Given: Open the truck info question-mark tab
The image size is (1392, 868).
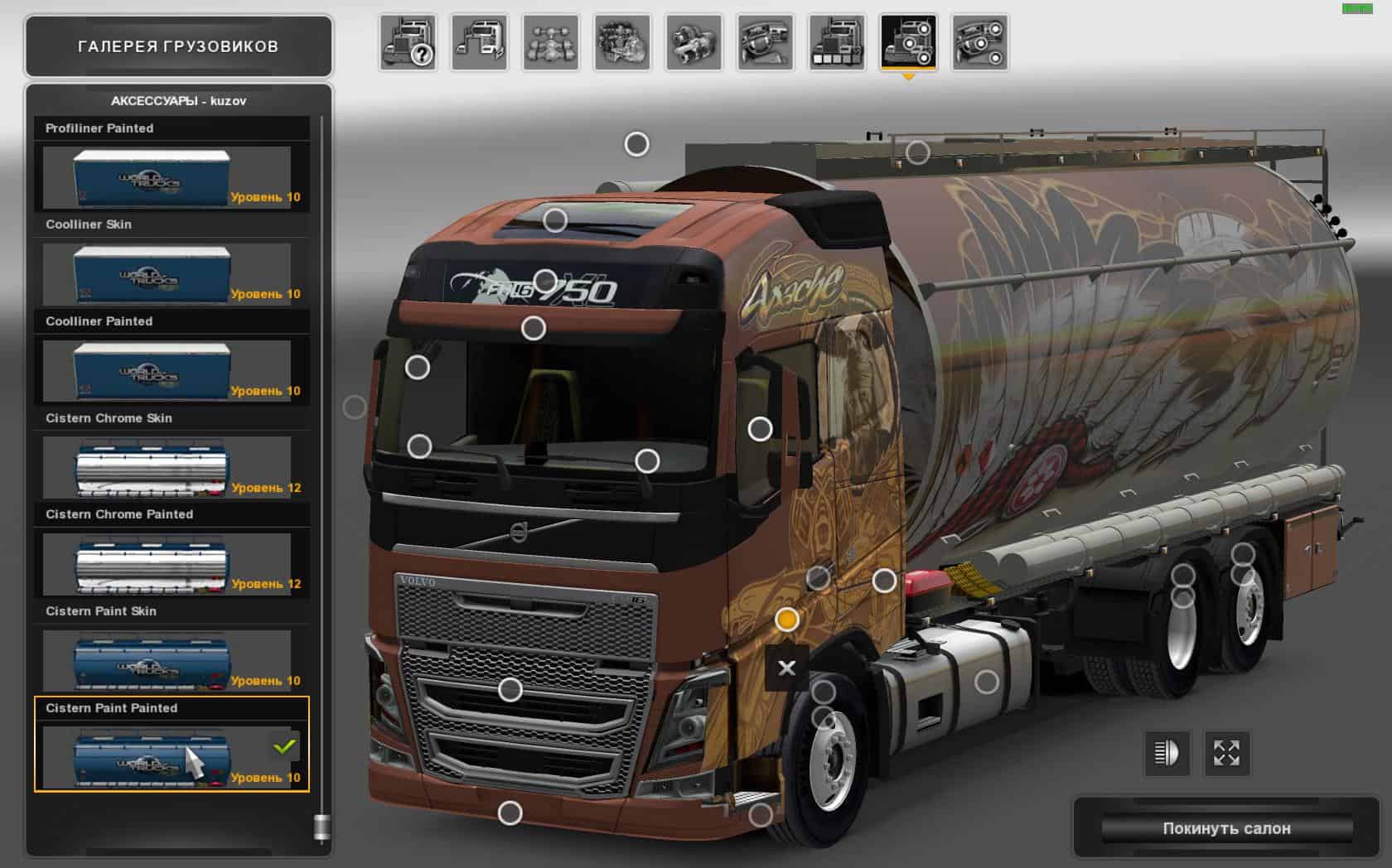Looking at the screenshot, I should tap(408, 43).
